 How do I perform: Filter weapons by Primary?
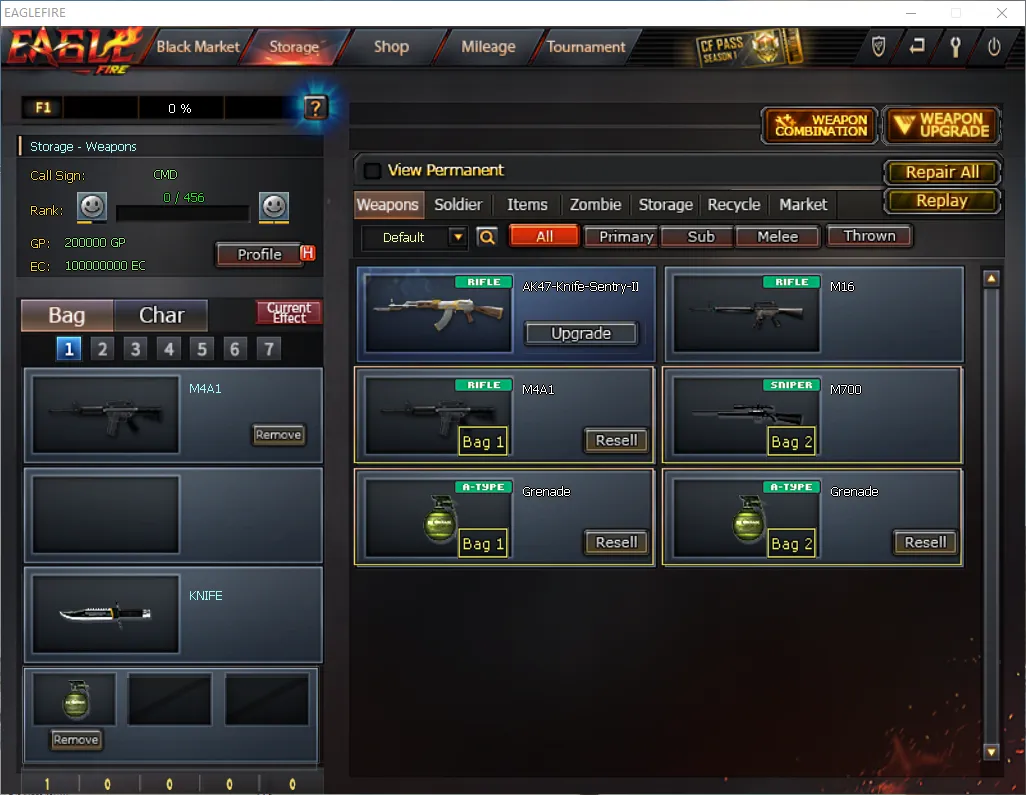tap(626, 237)
